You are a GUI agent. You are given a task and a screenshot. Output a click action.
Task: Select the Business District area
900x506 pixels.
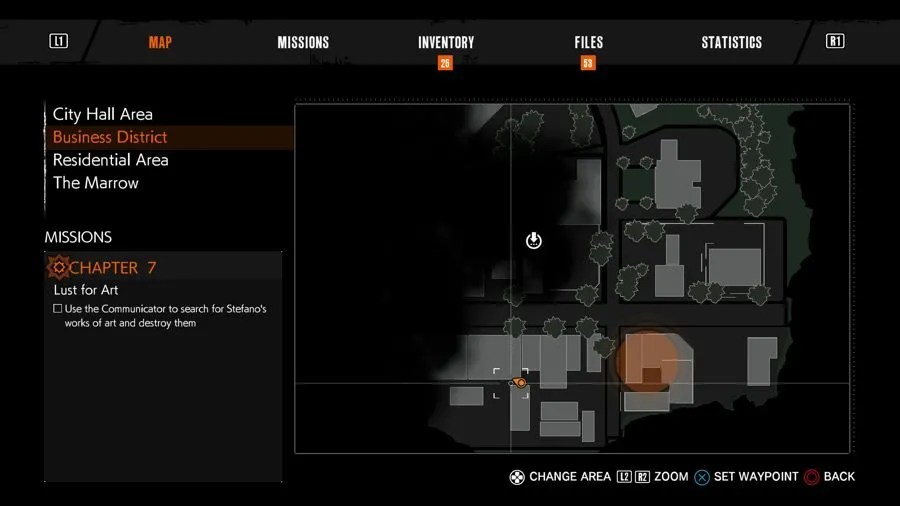click(110, 137)
